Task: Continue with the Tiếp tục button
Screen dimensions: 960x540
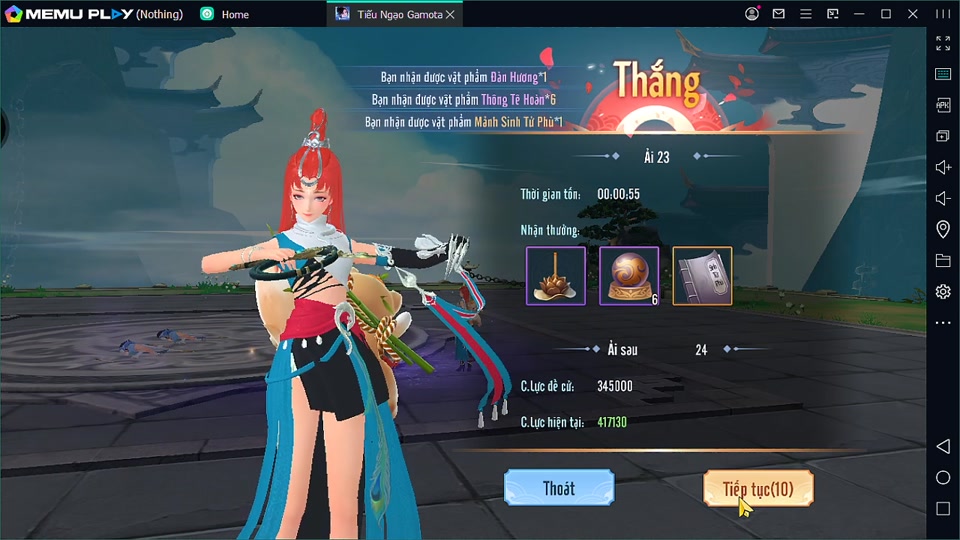Action: pyautogui.click(x=758, y=488)
